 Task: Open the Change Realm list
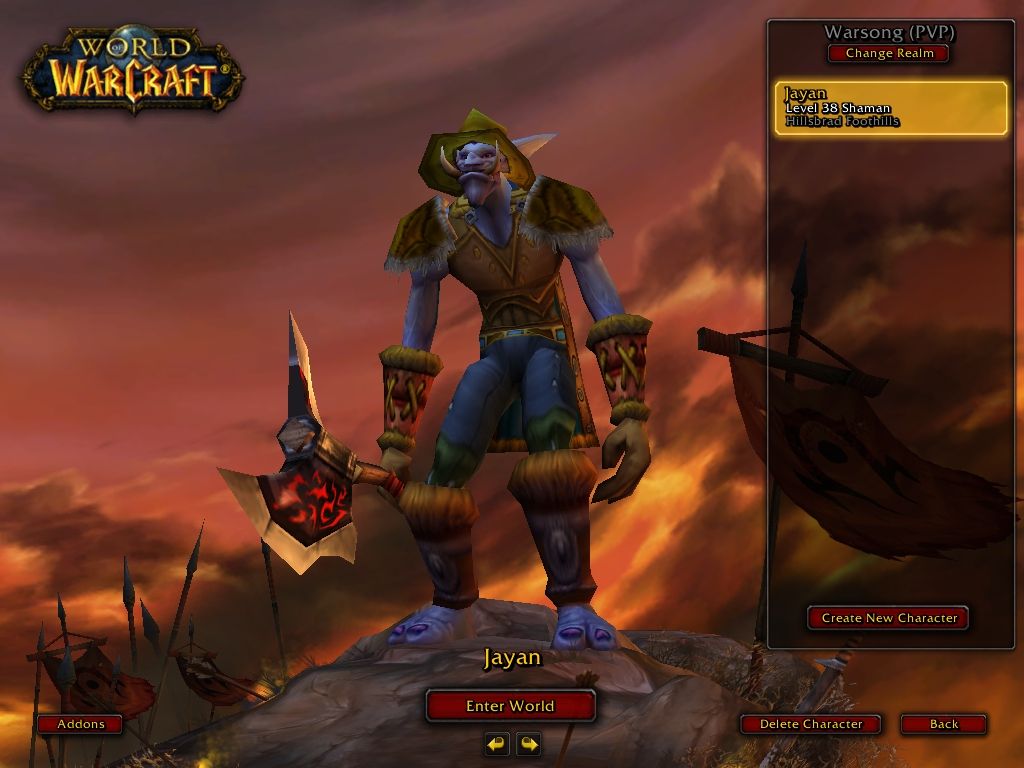(x=889, y=54)
